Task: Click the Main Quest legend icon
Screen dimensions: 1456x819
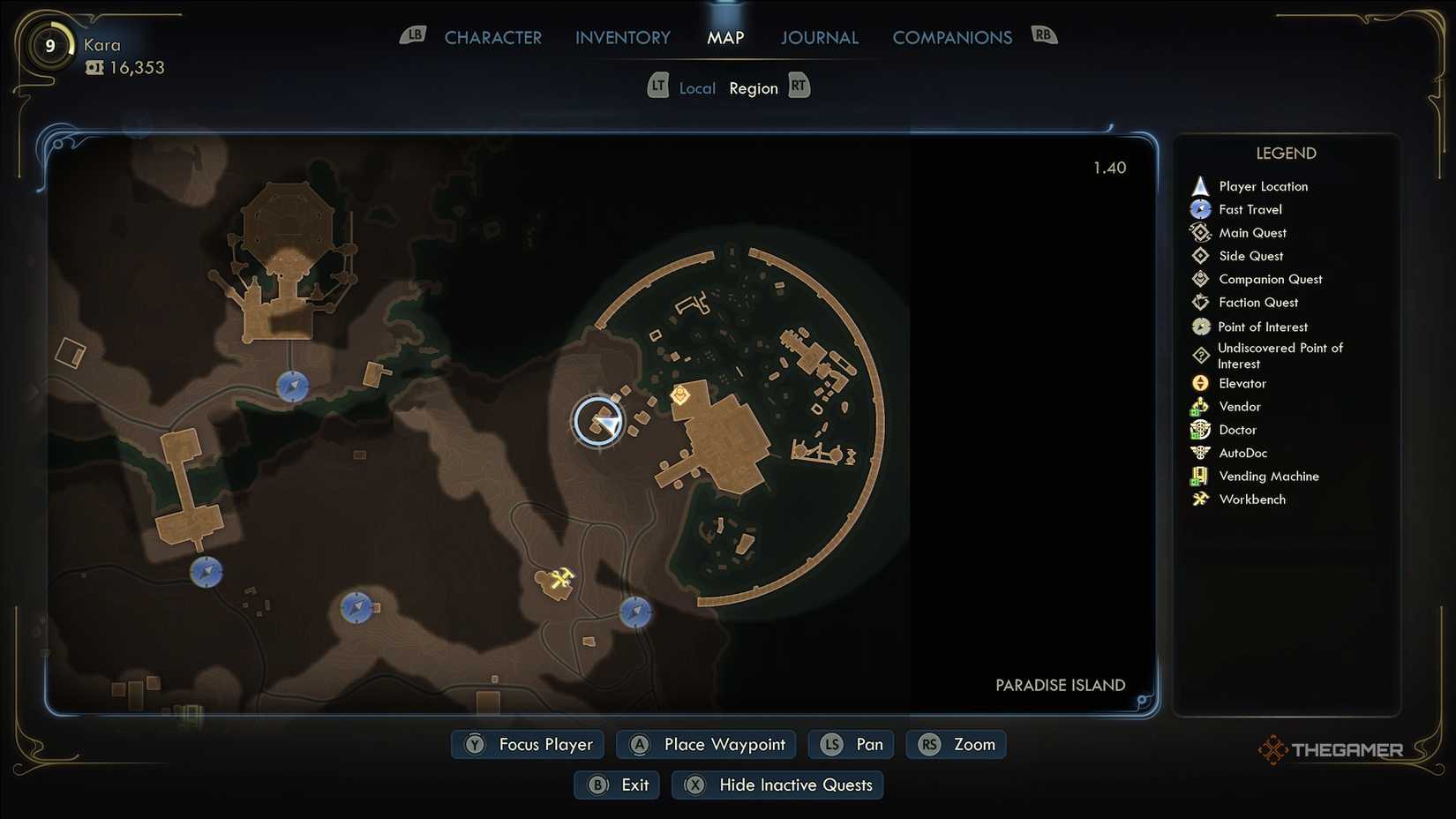Action: click(x=1200, y=232)
